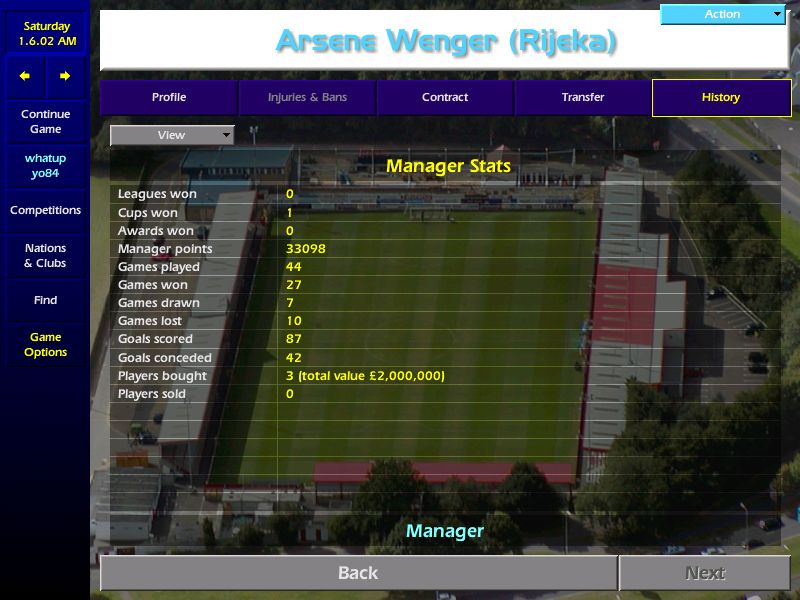The height and width of the screenshot is (600, 800).
Task: Click the Continue Game button
Action: (45, 122)
